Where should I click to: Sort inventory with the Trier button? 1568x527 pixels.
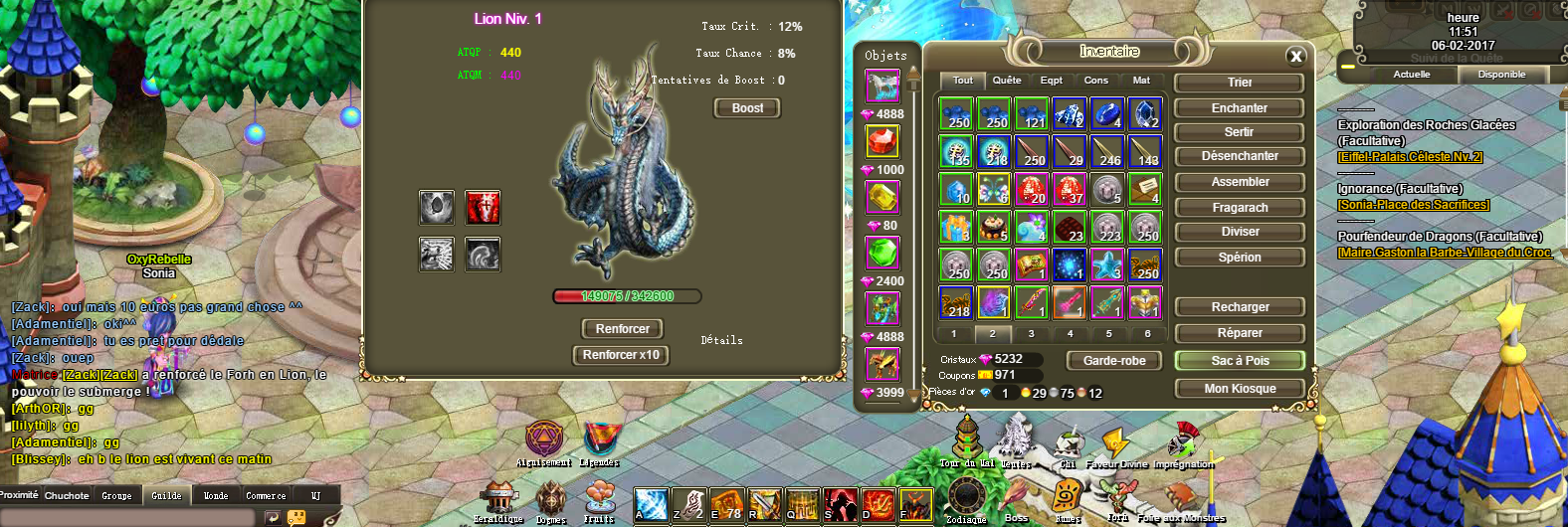pyautogui.click(x=1239, y=83)
